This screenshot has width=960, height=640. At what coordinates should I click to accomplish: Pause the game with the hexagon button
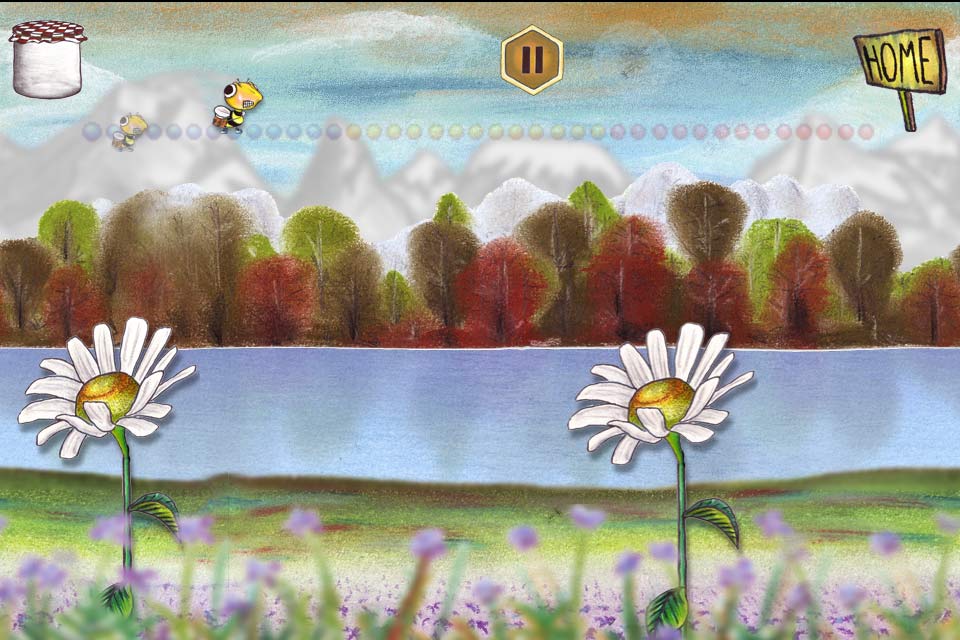pyautogui.click(x=532, y=60)
